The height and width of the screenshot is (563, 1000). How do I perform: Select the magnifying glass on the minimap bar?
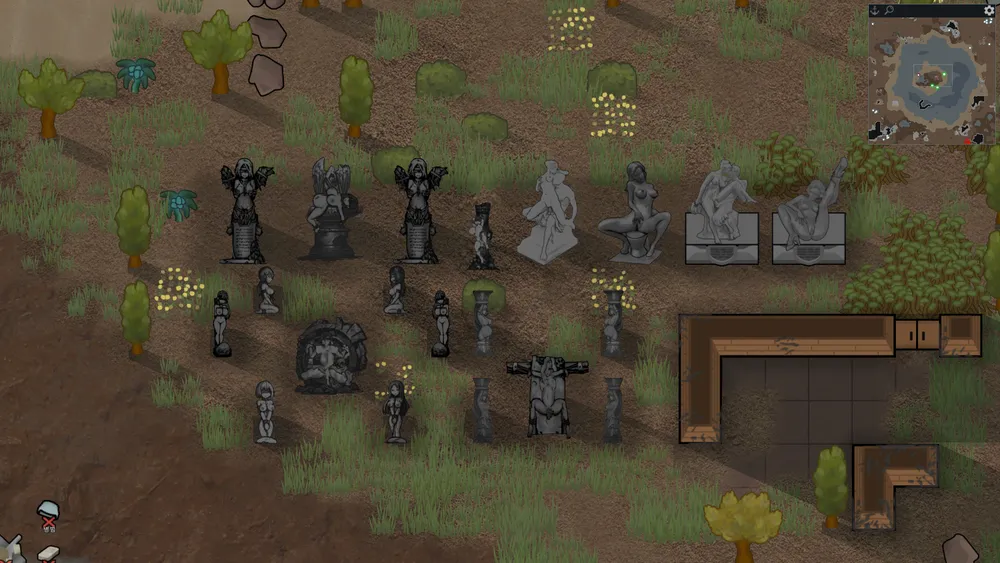(888, 10)
